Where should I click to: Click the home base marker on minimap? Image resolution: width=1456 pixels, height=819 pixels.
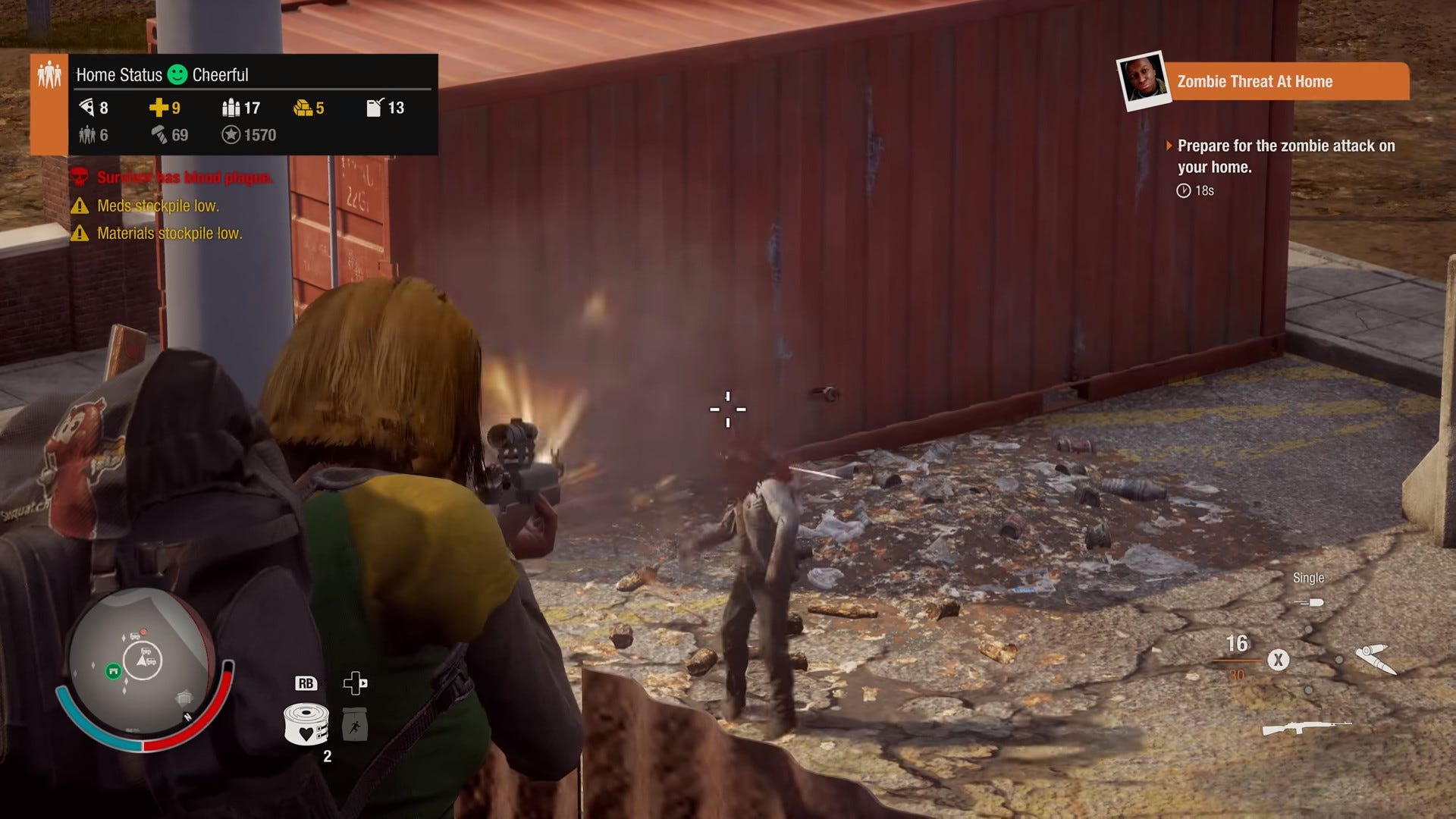113,670
